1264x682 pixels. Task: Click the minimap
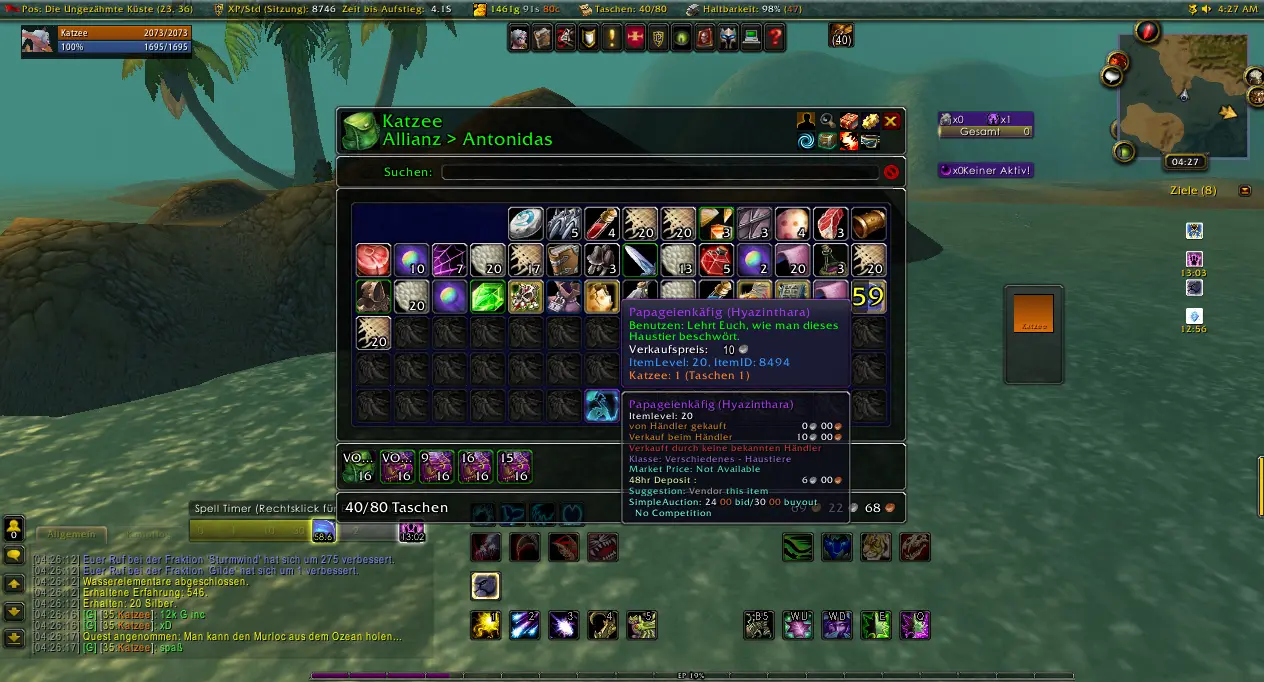point(1182,98)
